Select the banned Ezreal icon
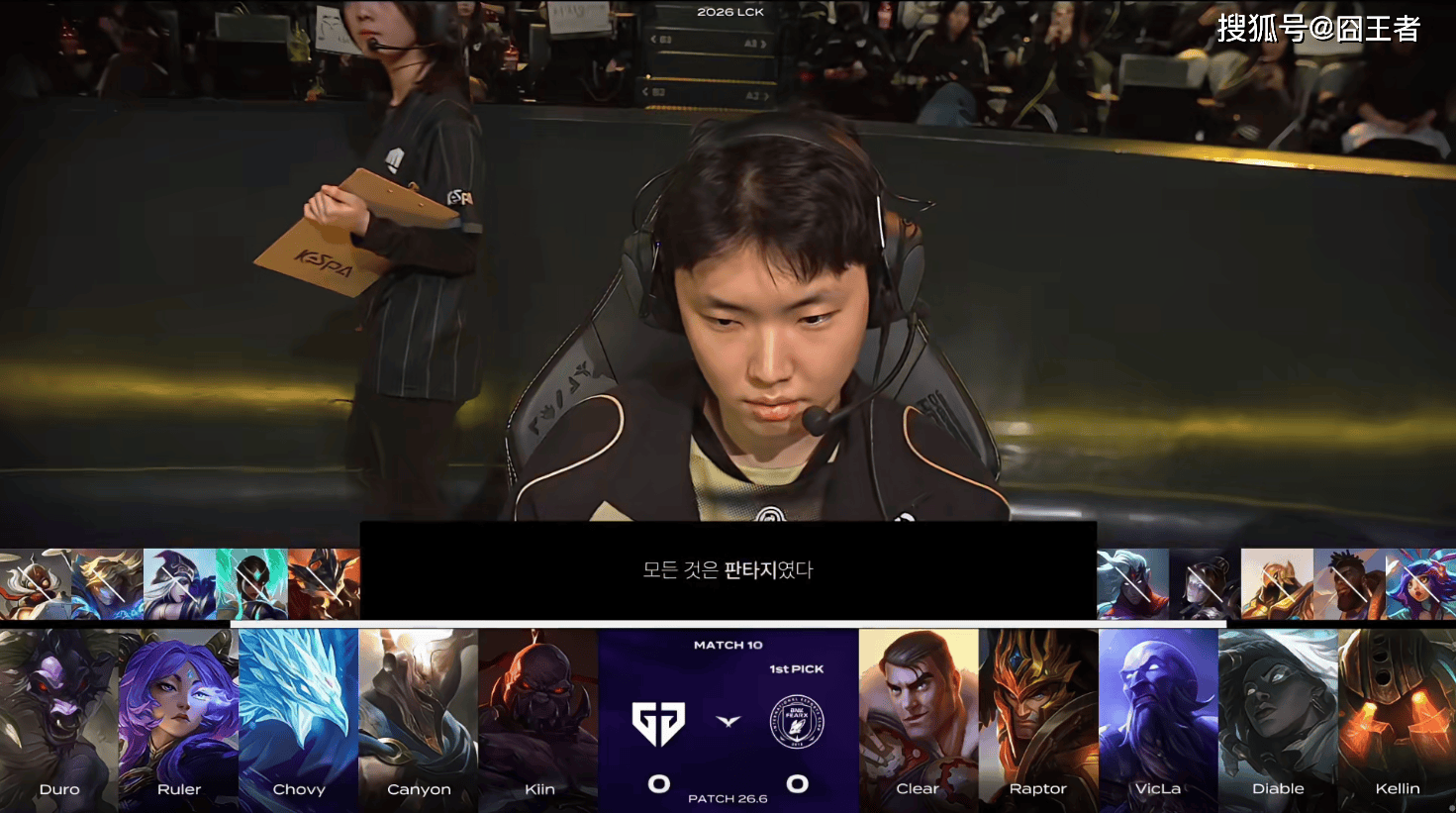 [107, 584]
